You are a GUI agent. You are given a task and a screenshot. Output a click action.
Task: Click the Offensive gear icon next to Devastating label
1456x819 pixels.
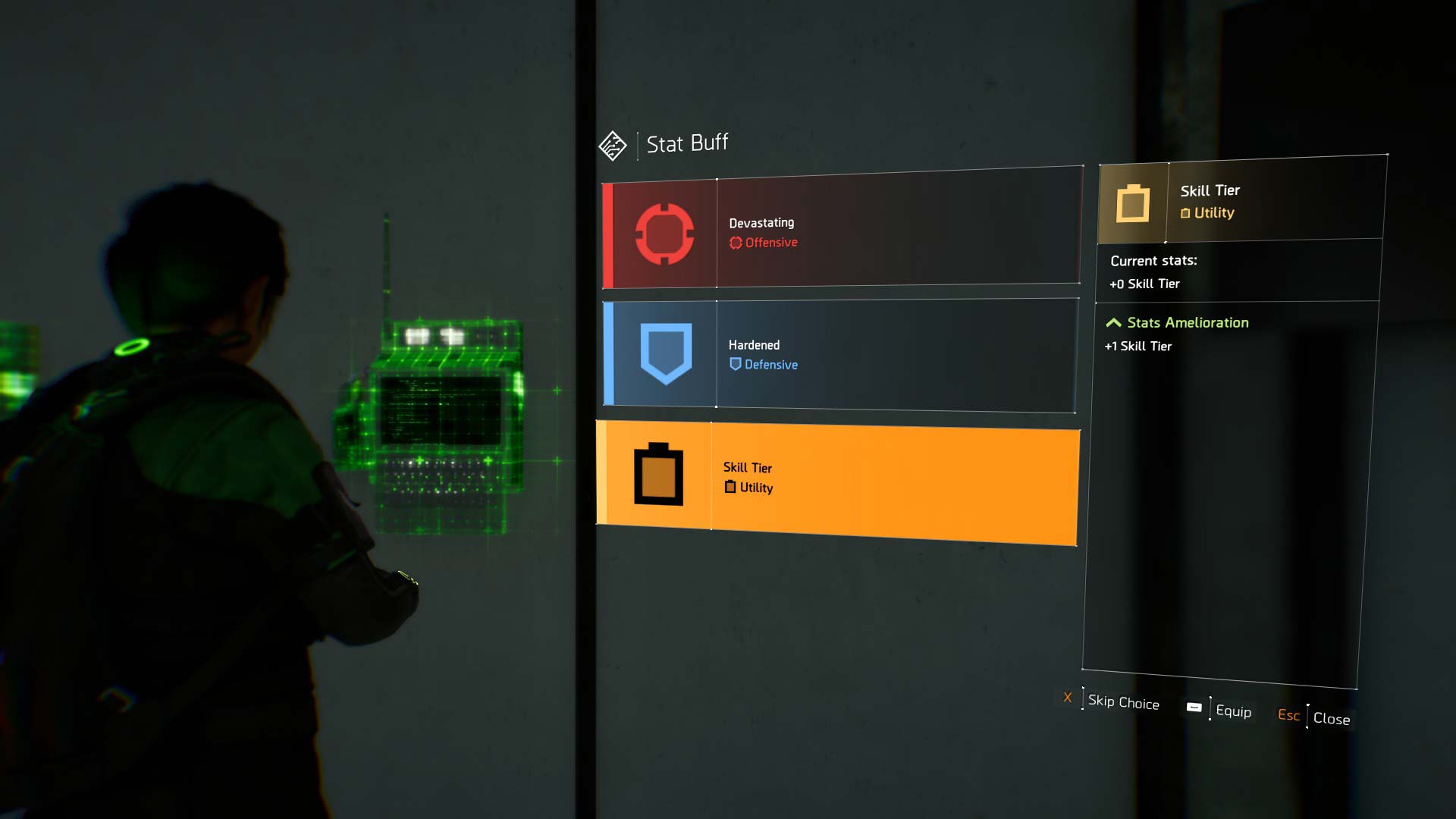[x=734, y=243]
